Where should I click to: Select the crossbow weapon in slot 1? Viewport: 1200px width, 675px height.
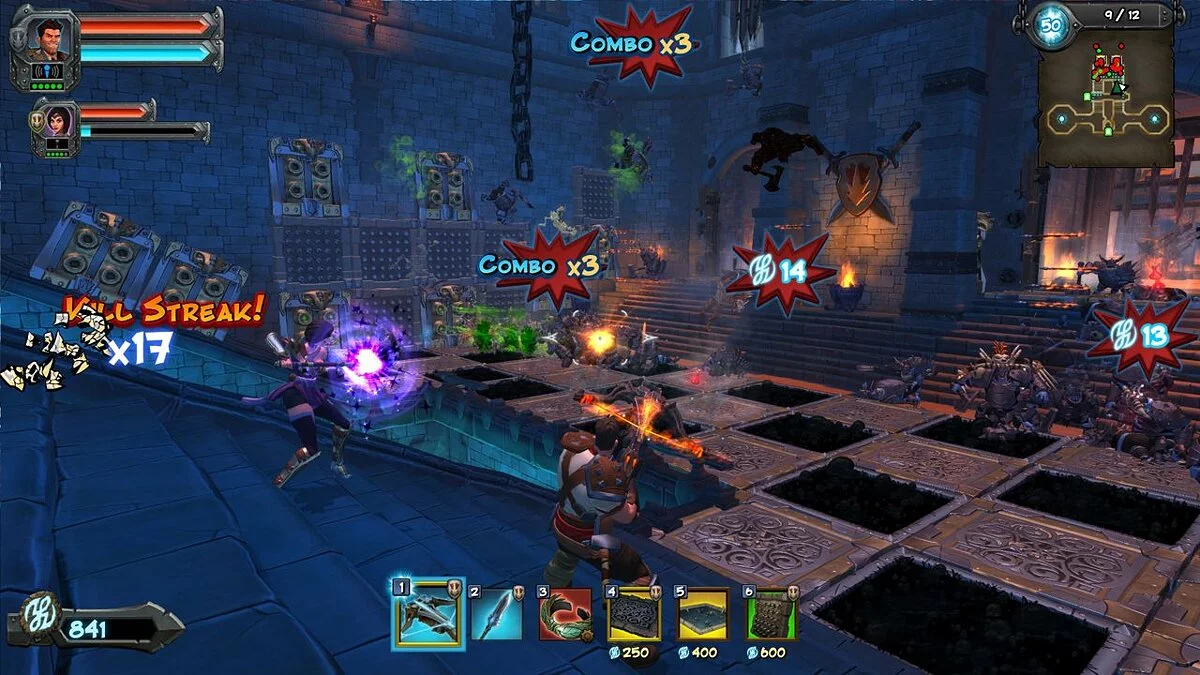tap(427, 614)
